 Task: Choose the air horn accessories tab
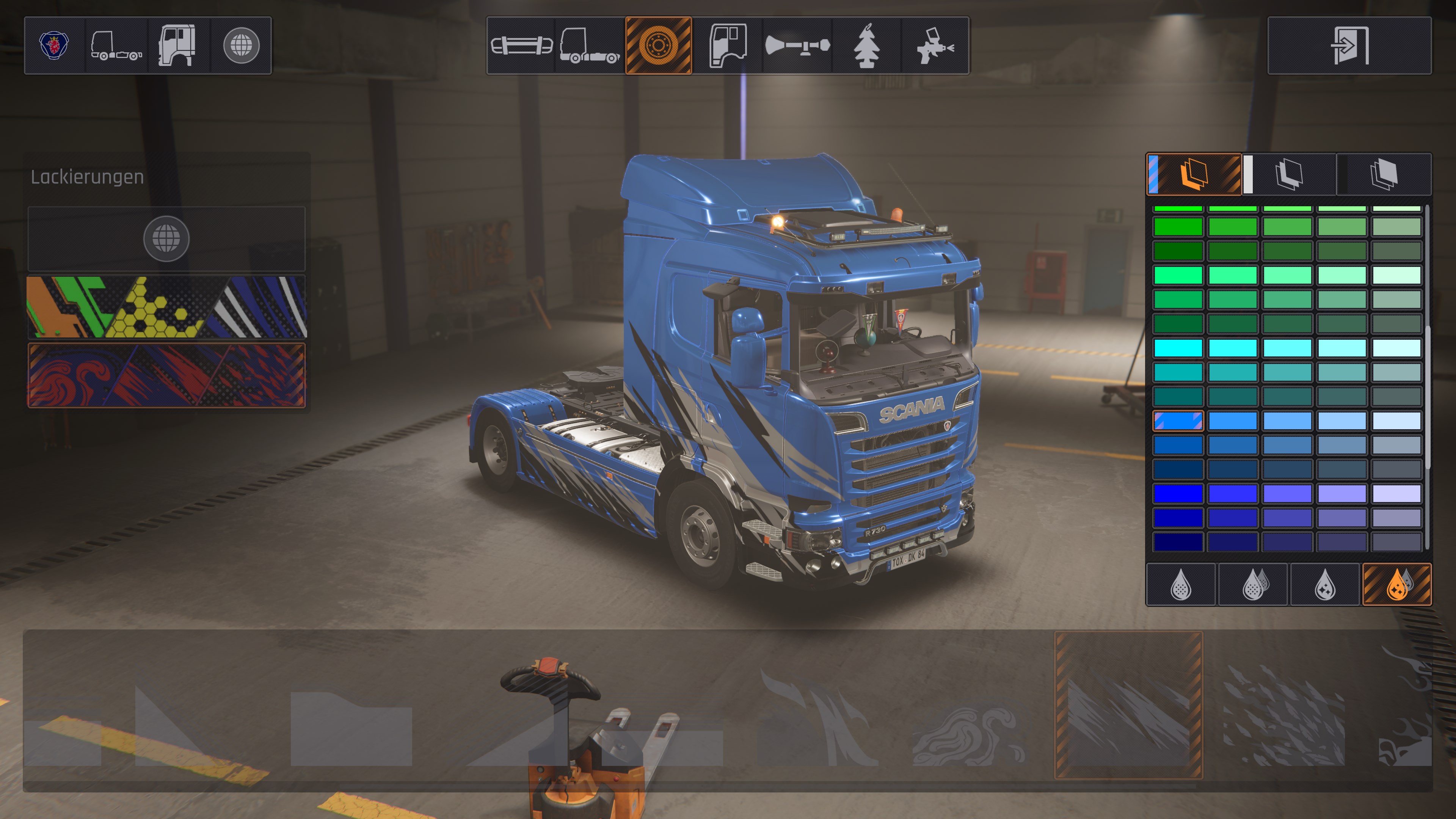click(x=797, y=45)
